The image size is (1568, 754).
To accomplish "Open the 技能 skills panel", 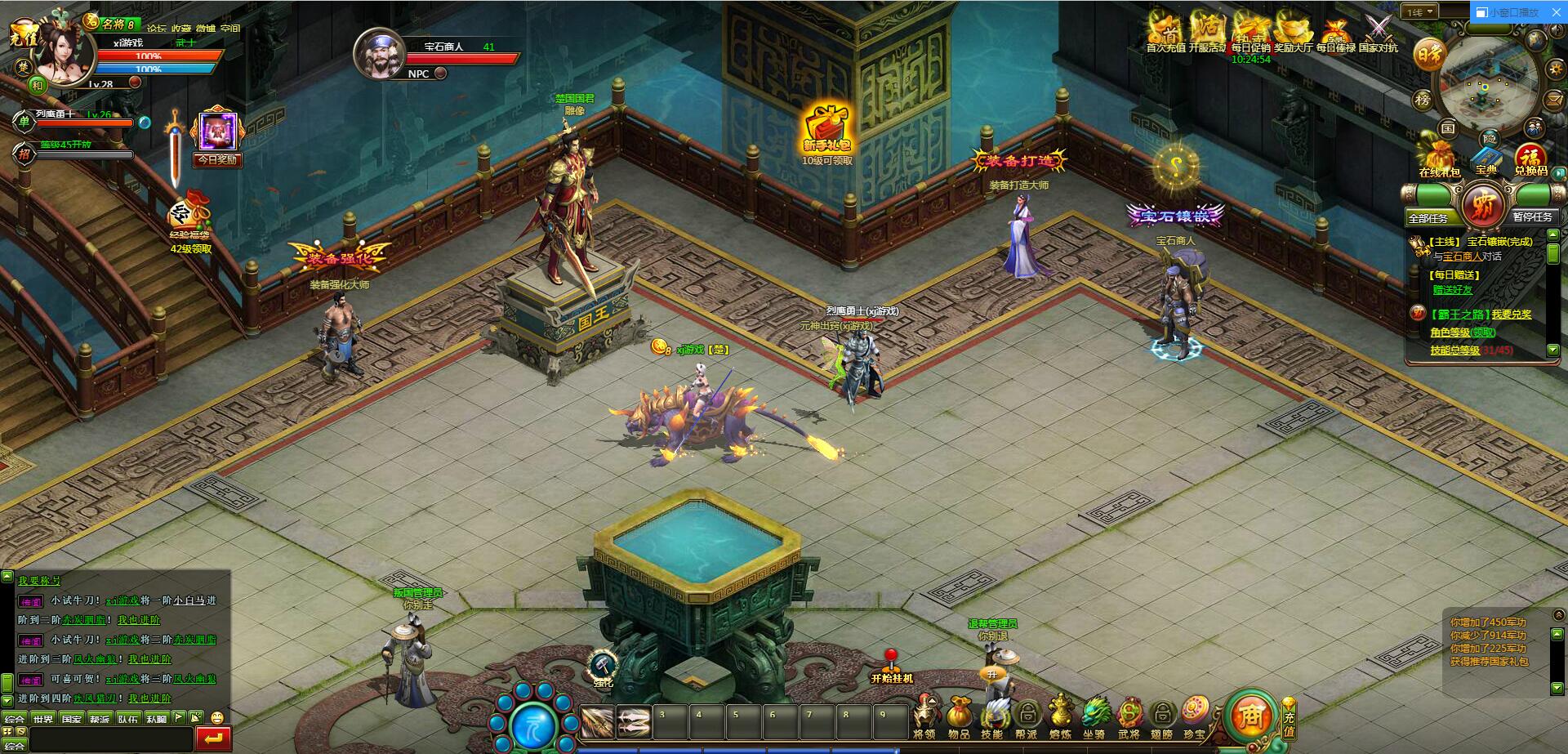I will [992, 716].
